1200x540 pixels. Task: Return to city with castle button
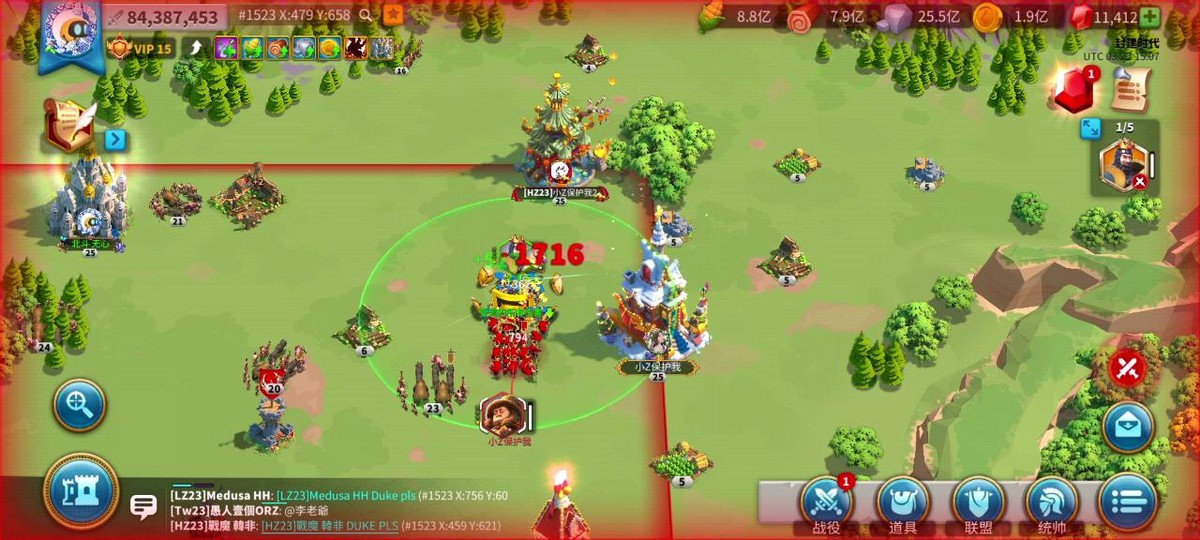click(x=81, y=491)
